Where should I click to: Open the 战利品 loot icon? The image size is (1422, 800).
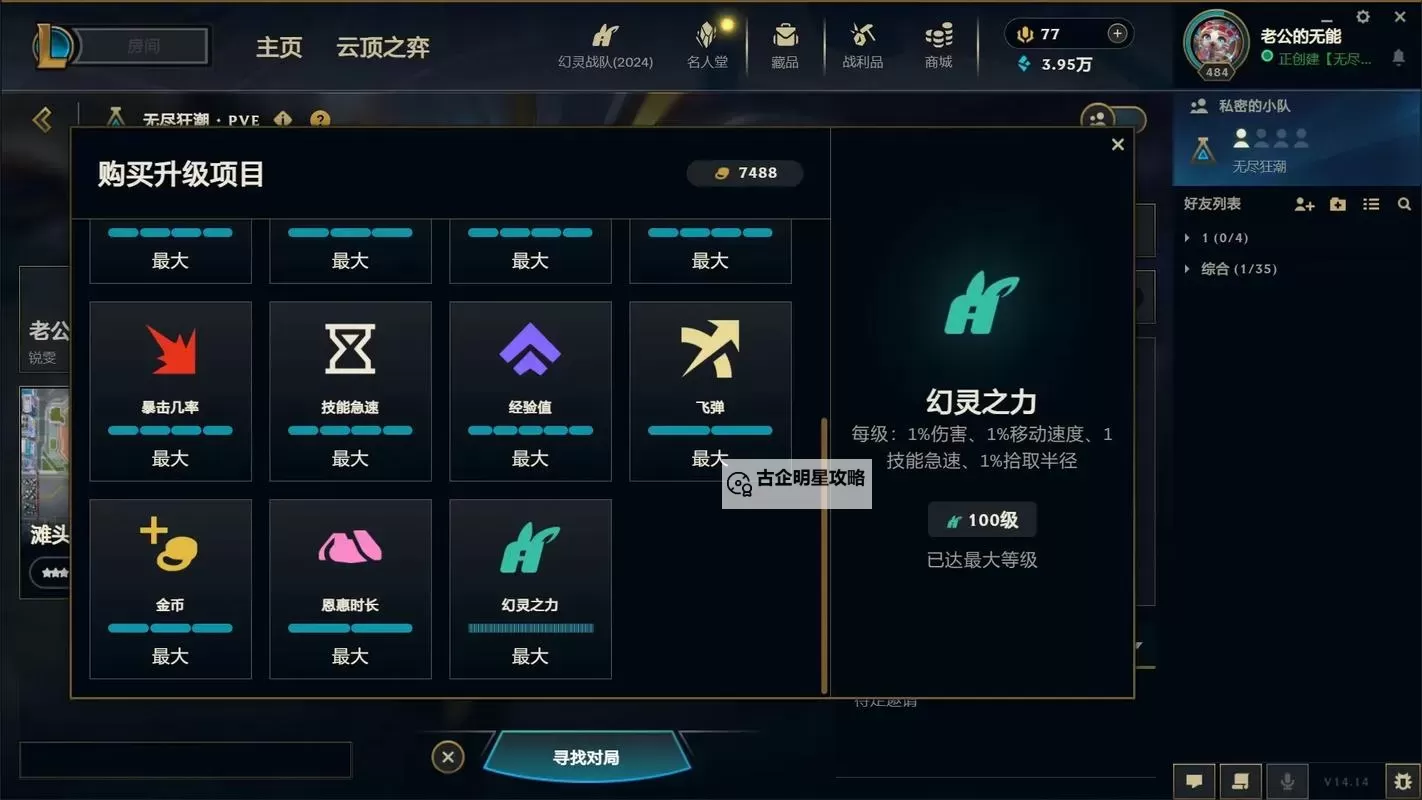[861, 45]
